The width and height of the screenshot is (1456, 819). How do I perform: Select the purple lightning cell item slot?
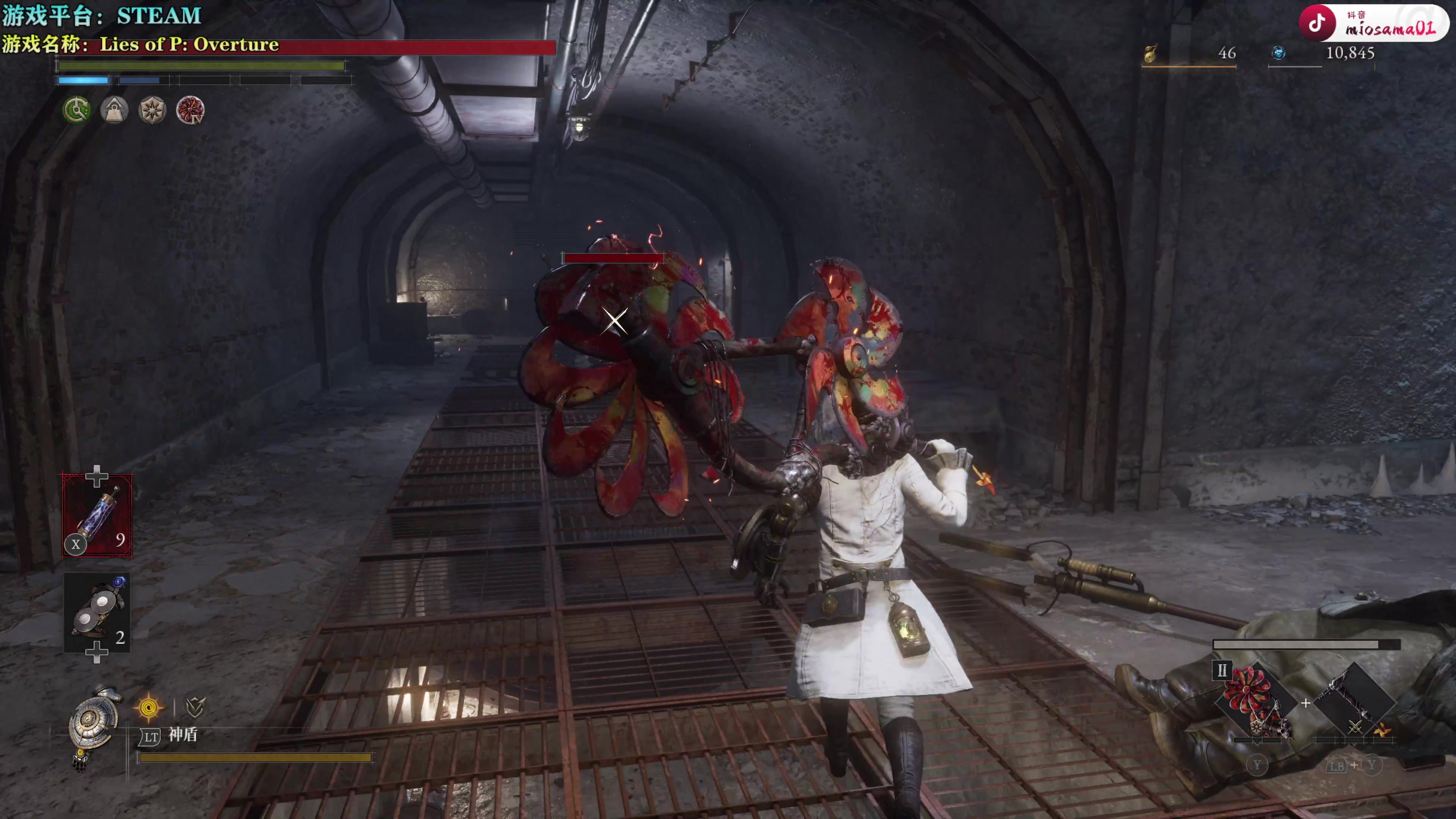click(97, 516)
